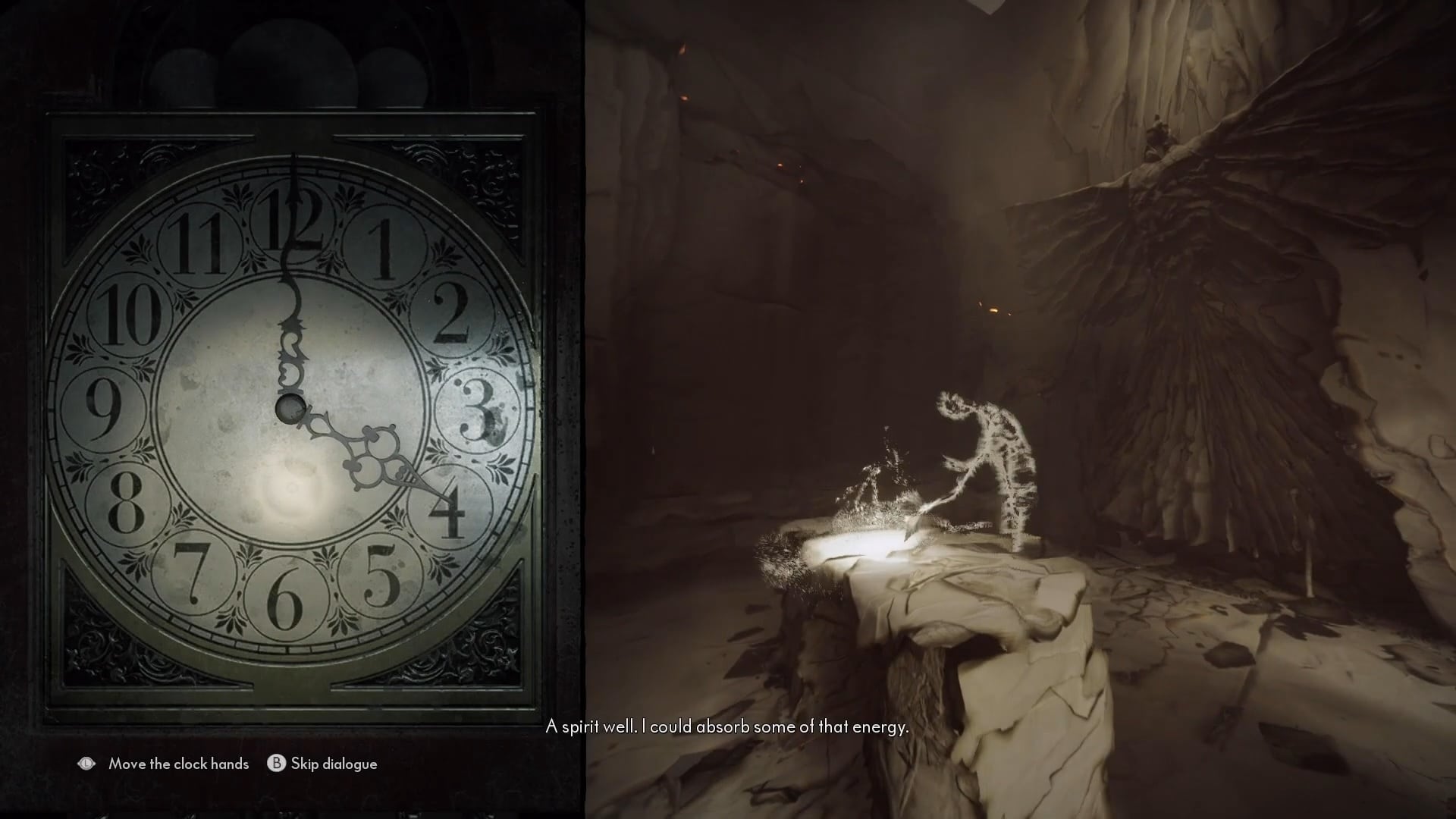
Task: Click the clock's center pivot knob
Action: 290,409
